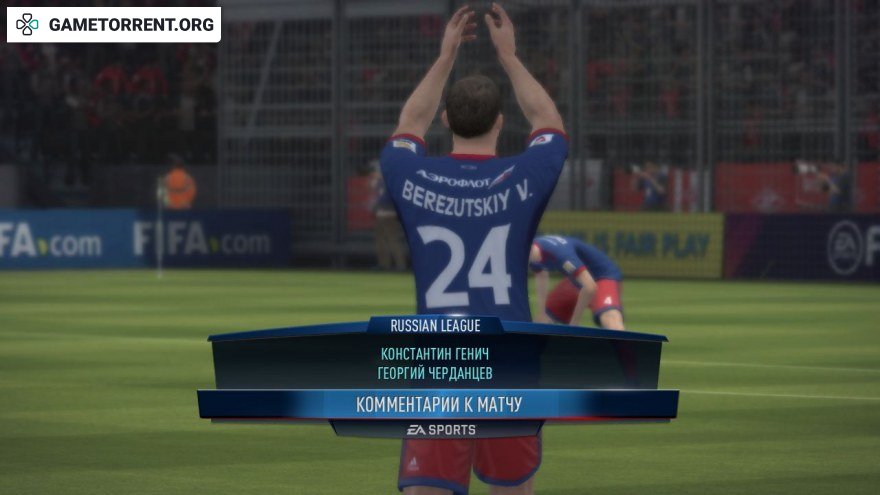The width and height of the screenshot is (880, 495).
Task: Open the GAMETORRENT.ORG watermark link
Action: pos(115,24)
